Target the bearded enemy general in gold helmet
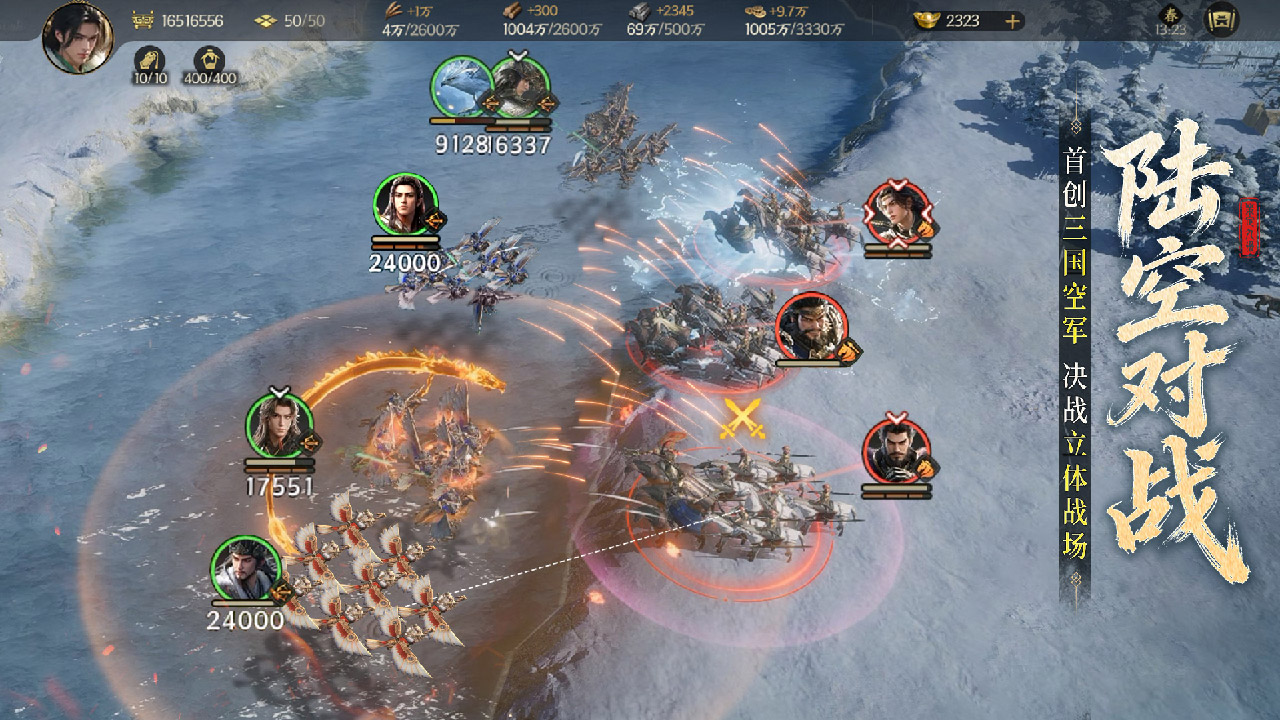The width and height of the screenshot is (1280, 720). (811, 326)
